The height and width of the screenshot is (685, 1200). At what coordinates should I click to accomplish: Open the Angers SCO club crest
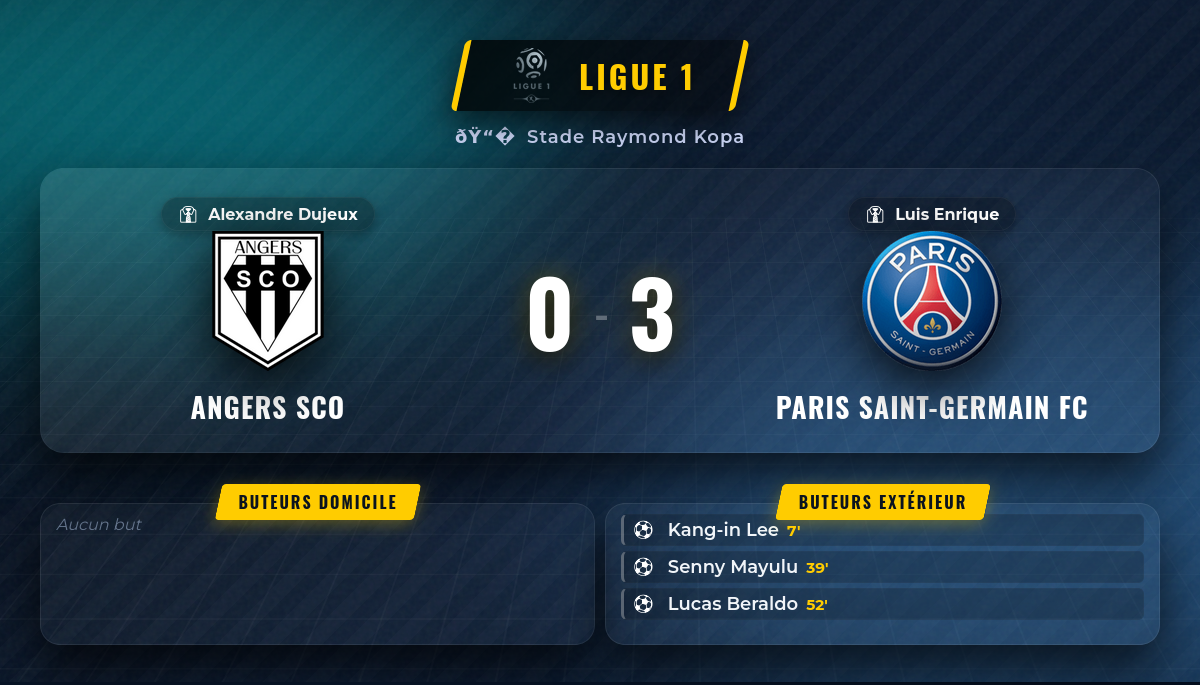(x=268, y=300)
